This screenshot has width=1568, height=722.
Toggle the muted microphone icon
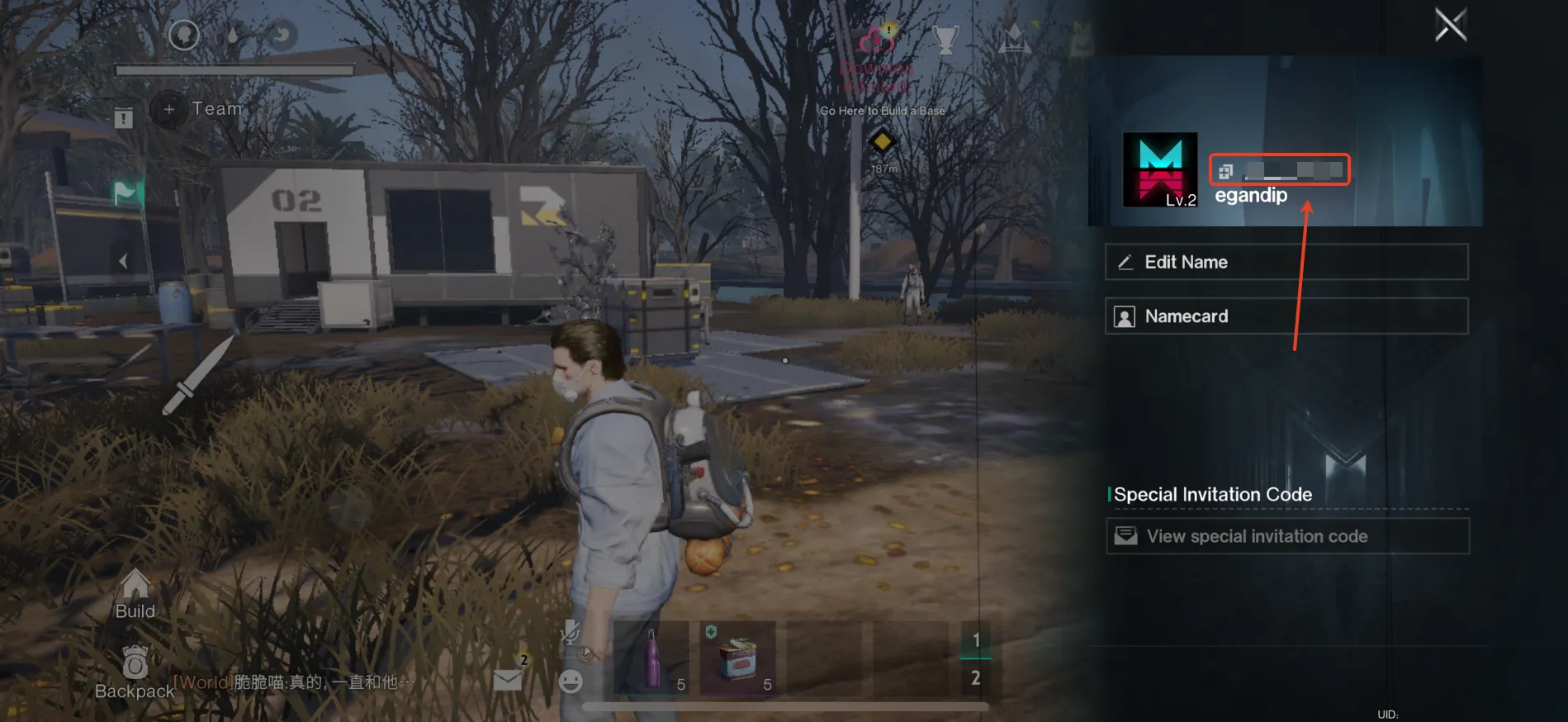(x=569, y=634)
